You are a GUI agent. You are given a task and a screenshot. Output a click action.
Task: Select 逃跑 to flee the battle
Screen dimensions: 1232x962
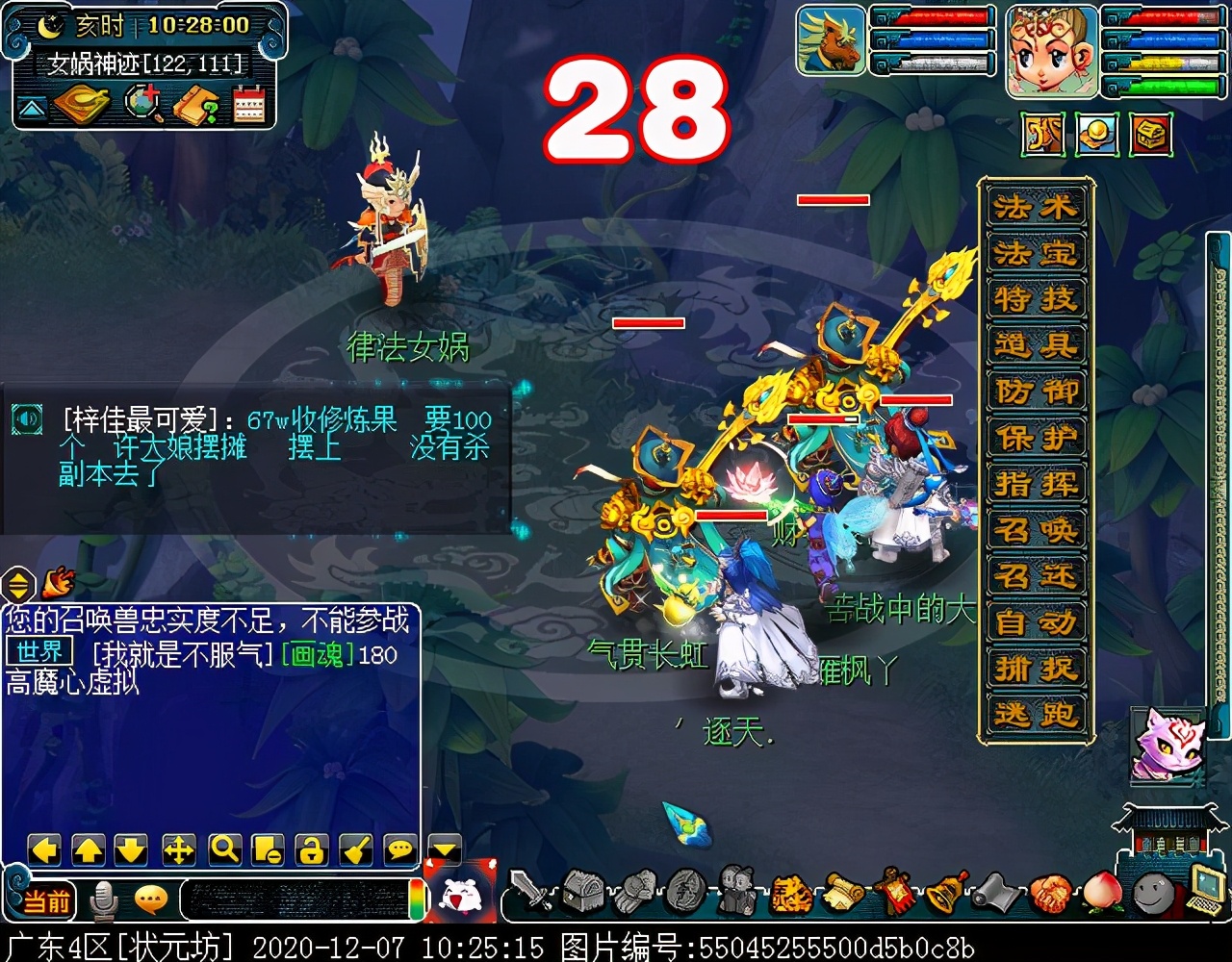tap(1036, 714)
